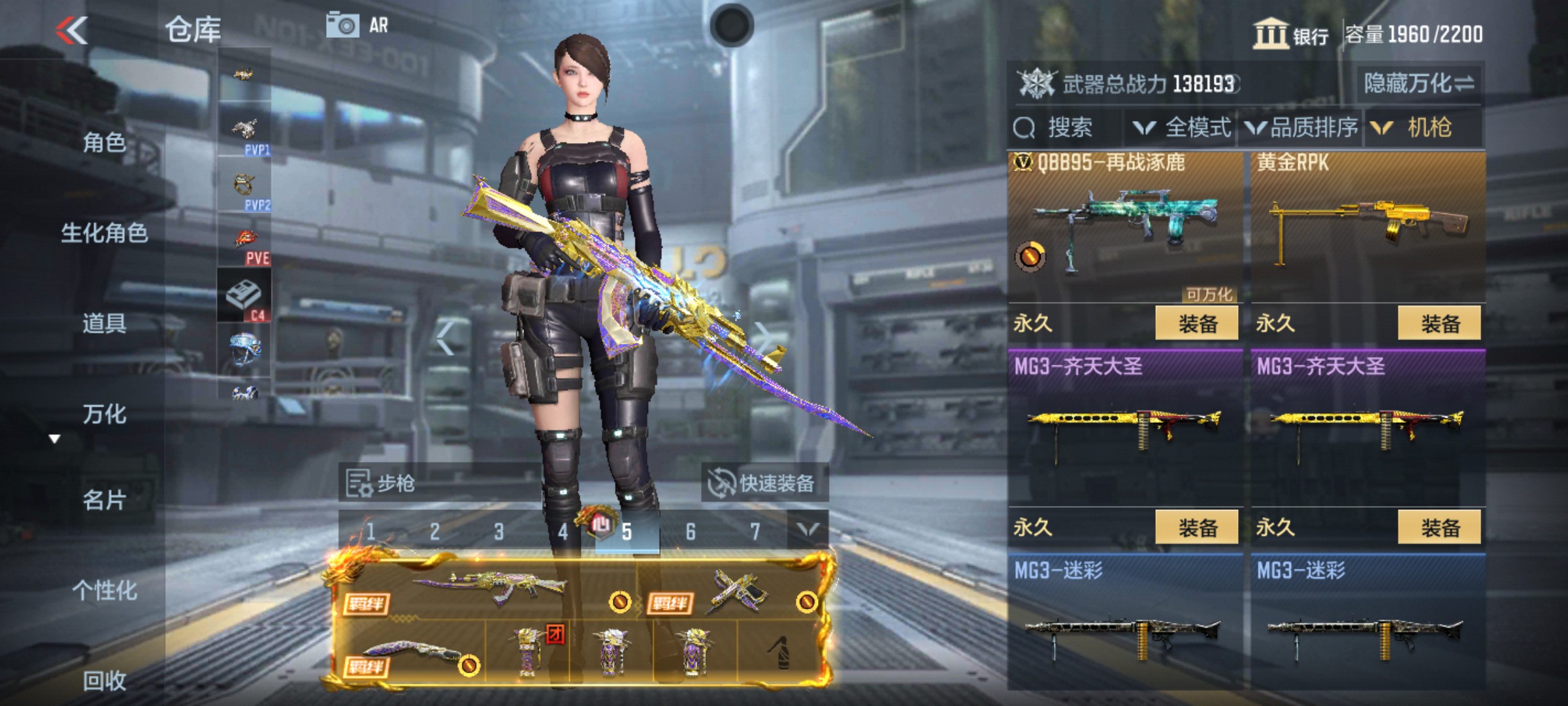Open the 个性化 personalization category

coord(104,590)
